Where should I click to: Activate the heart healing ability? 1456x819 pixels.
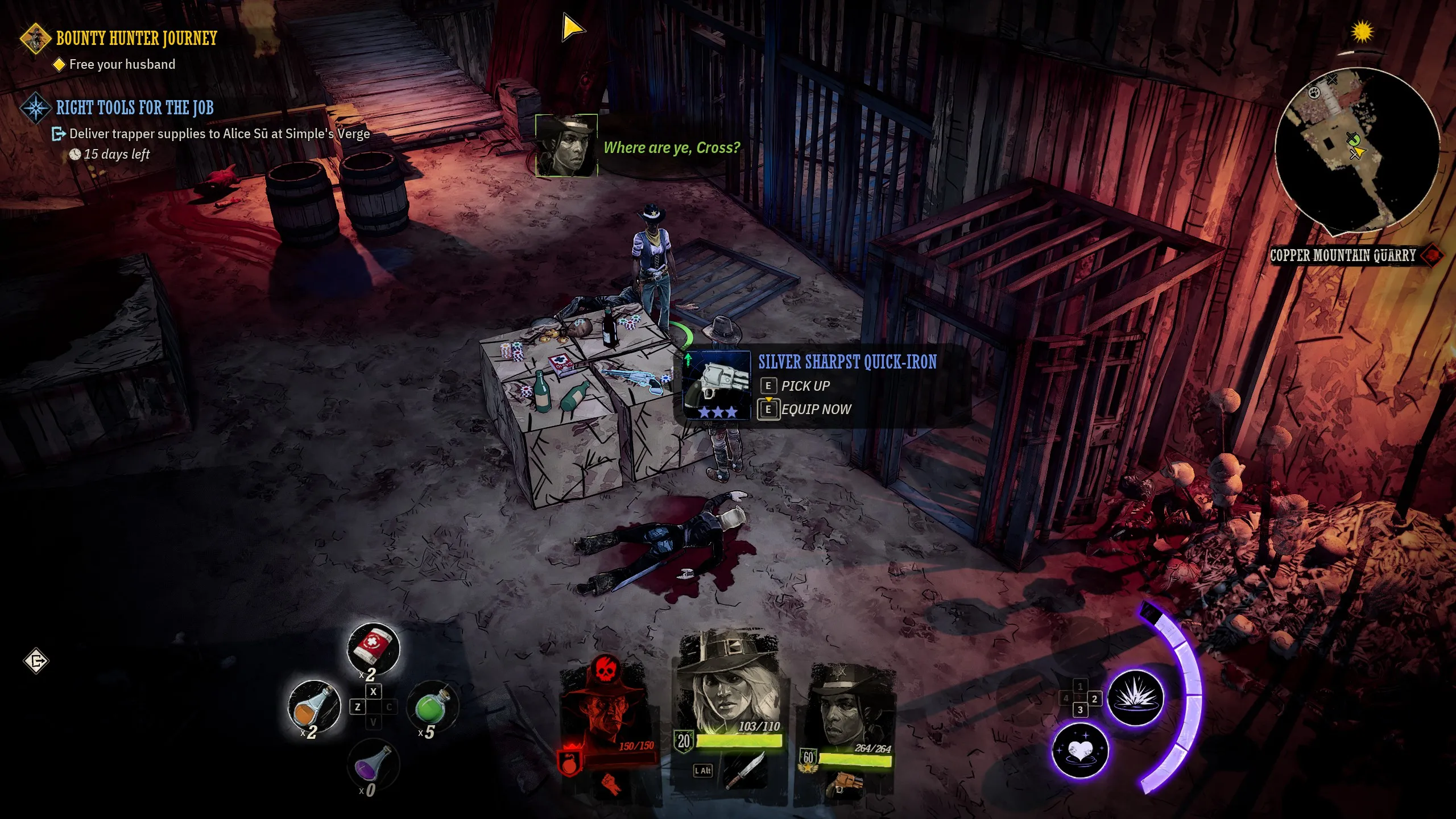coord(1079,750)
